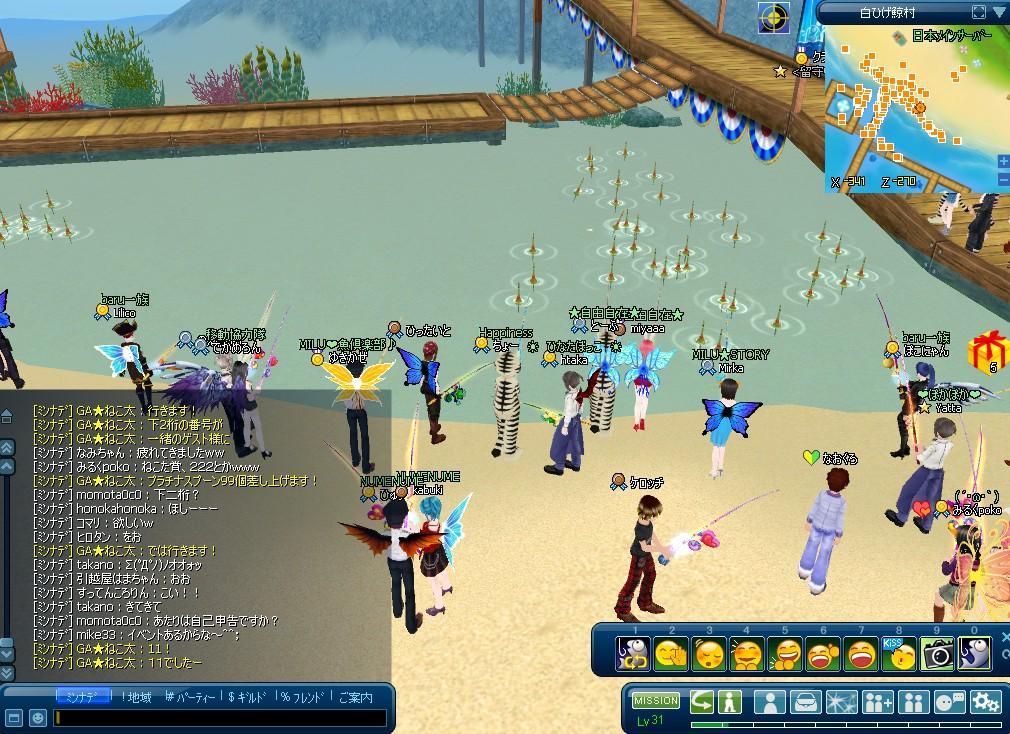Activate the fish swap hotbar slot
Viewport: 1010px width, 734px height.
[x=634, y=654]
